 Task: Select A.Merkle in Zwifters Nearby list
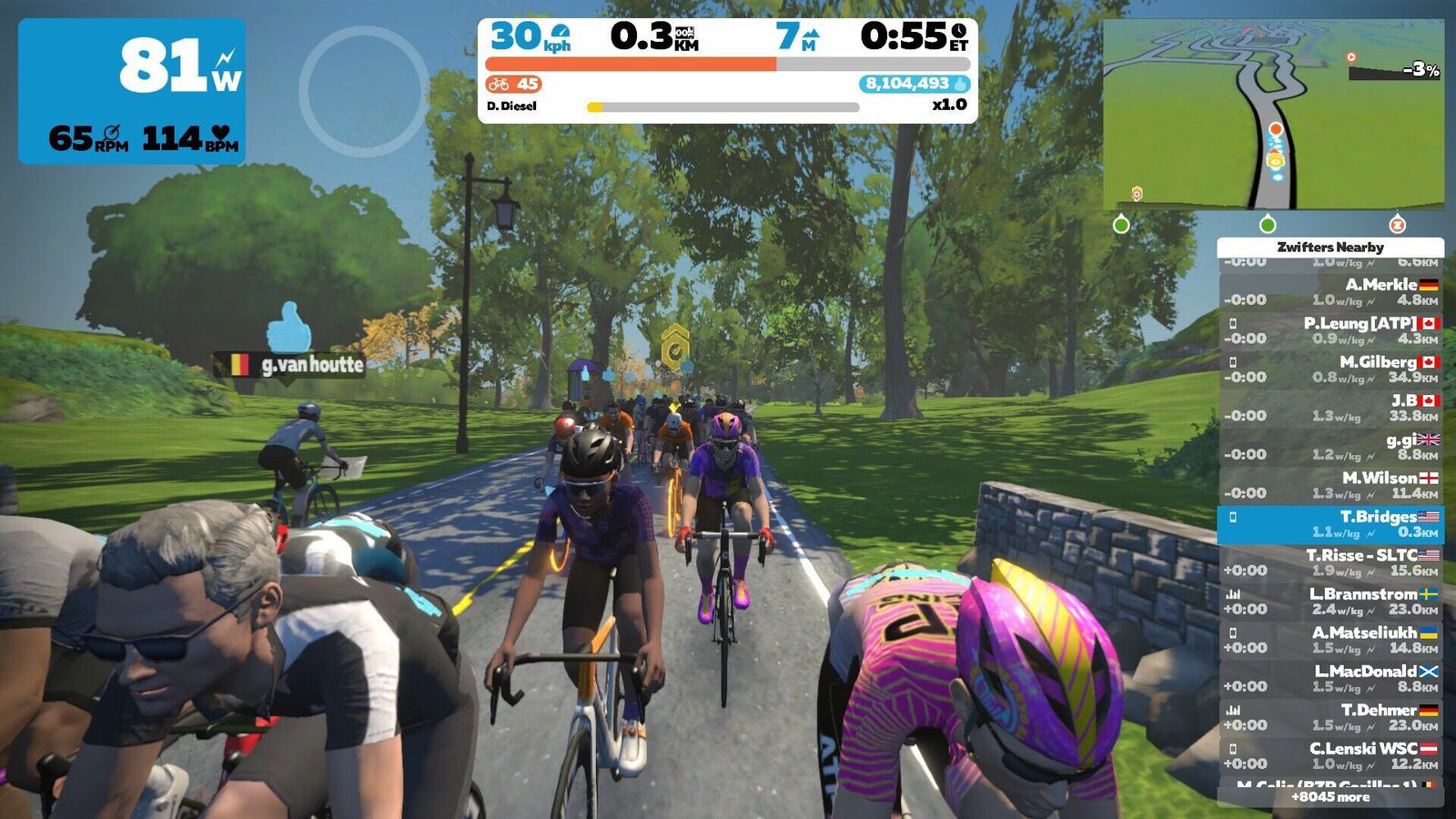(x=1330, y=292)
